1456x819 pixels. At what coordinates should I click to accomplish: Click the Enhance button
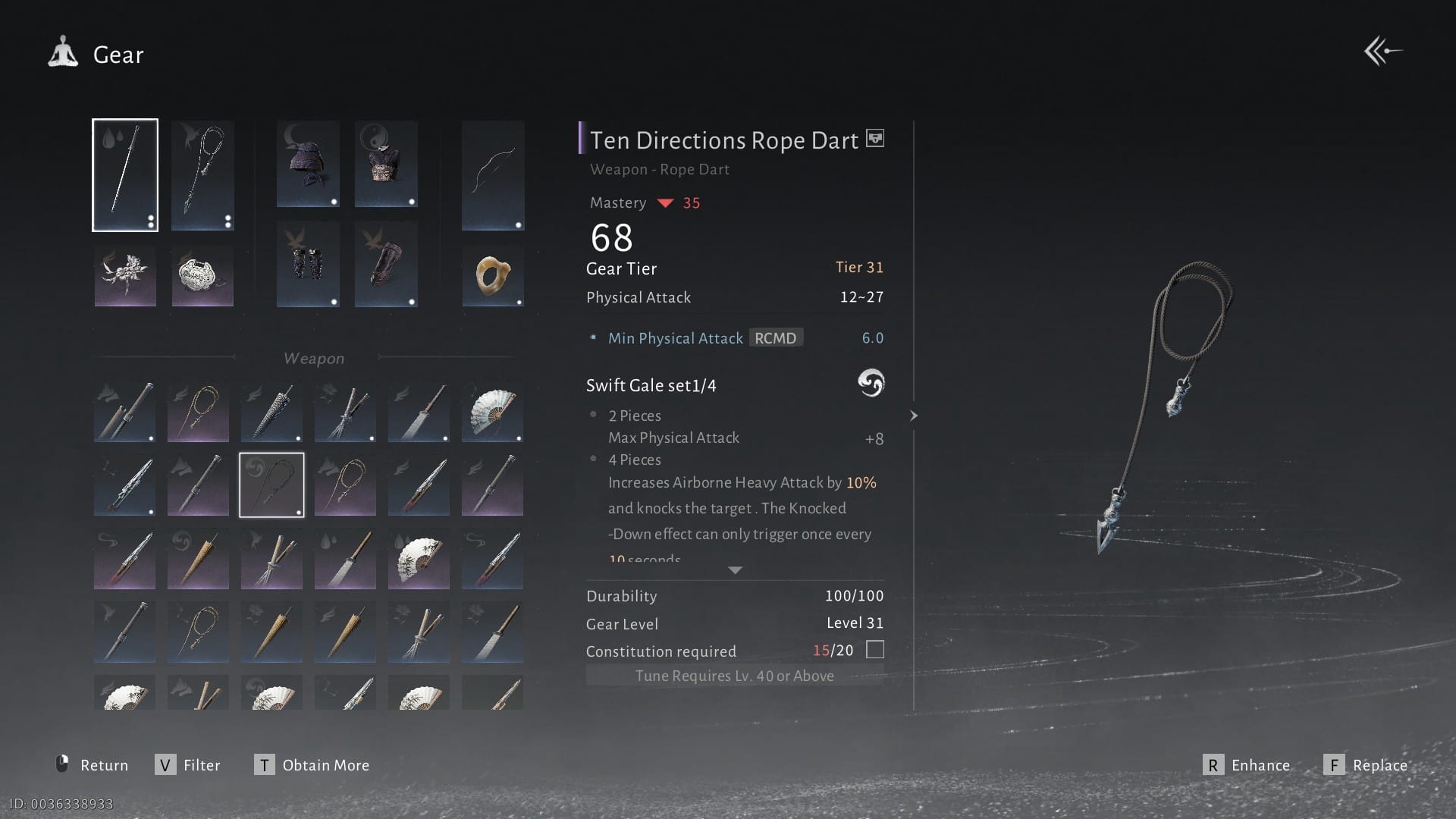[x=1247, y=765]
